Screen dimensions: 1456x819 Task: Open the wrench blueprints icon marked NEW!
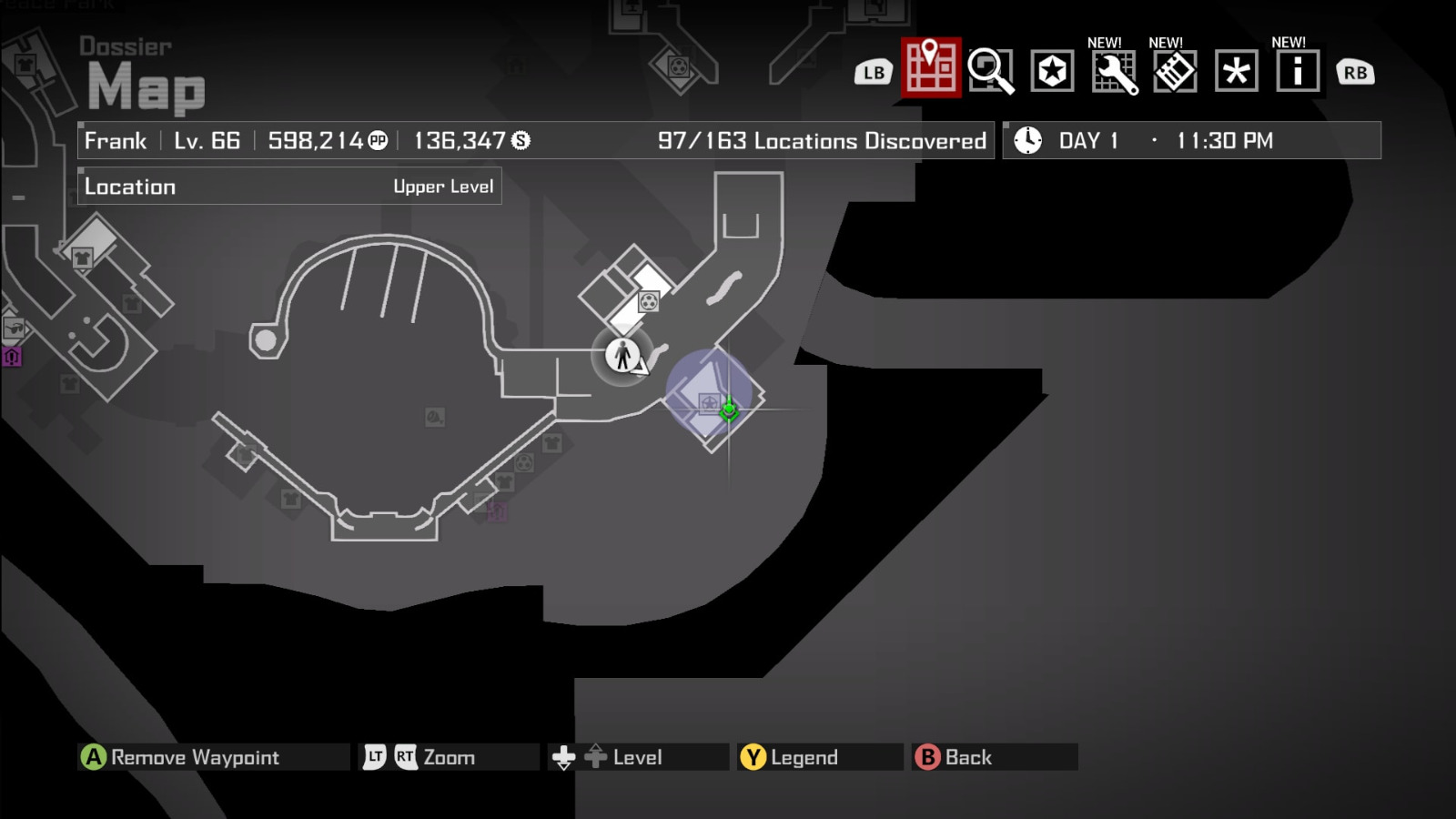(1114, 70)
